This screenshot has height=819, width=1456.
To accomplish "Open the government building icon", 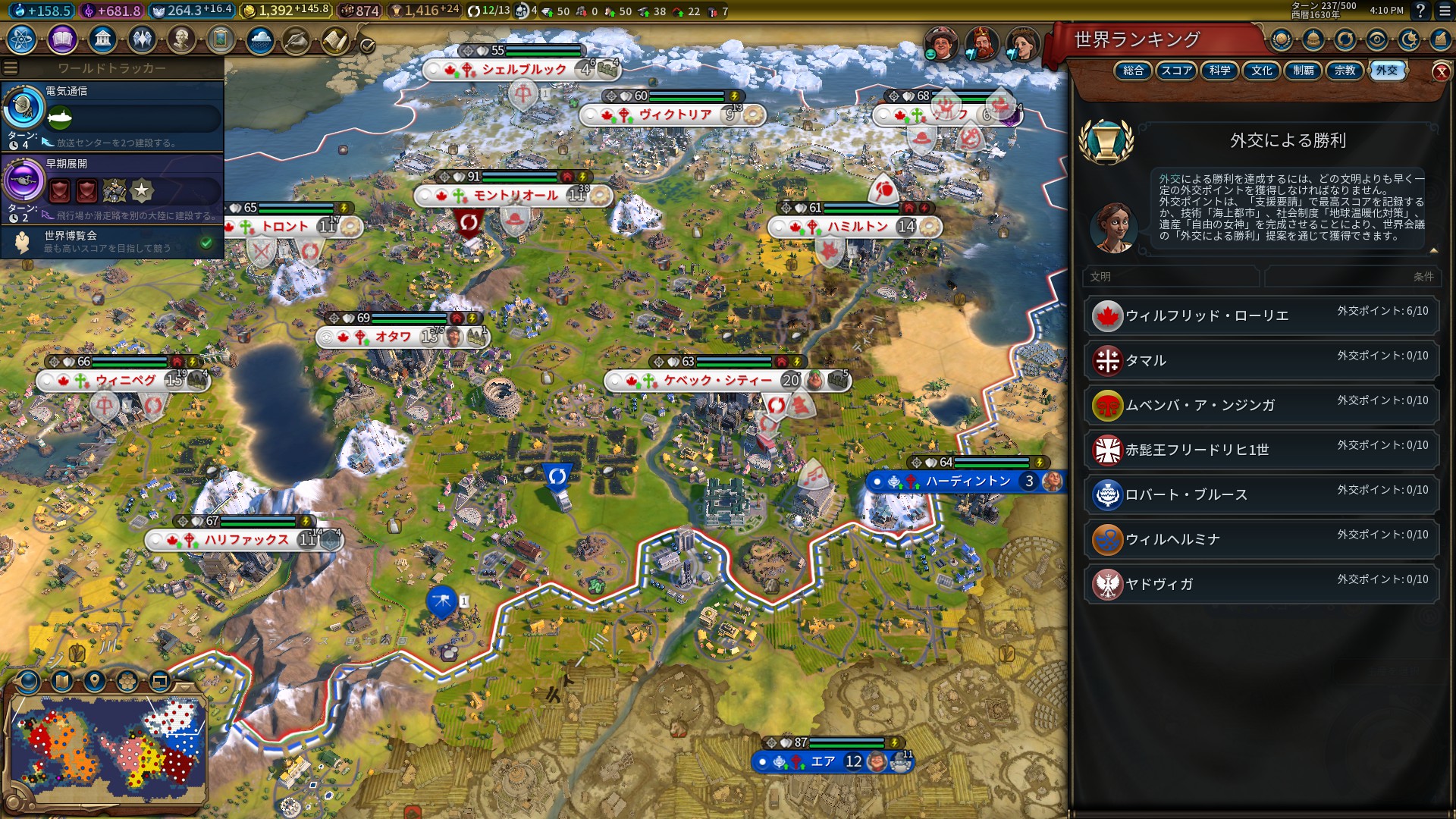I will point(102,39).
